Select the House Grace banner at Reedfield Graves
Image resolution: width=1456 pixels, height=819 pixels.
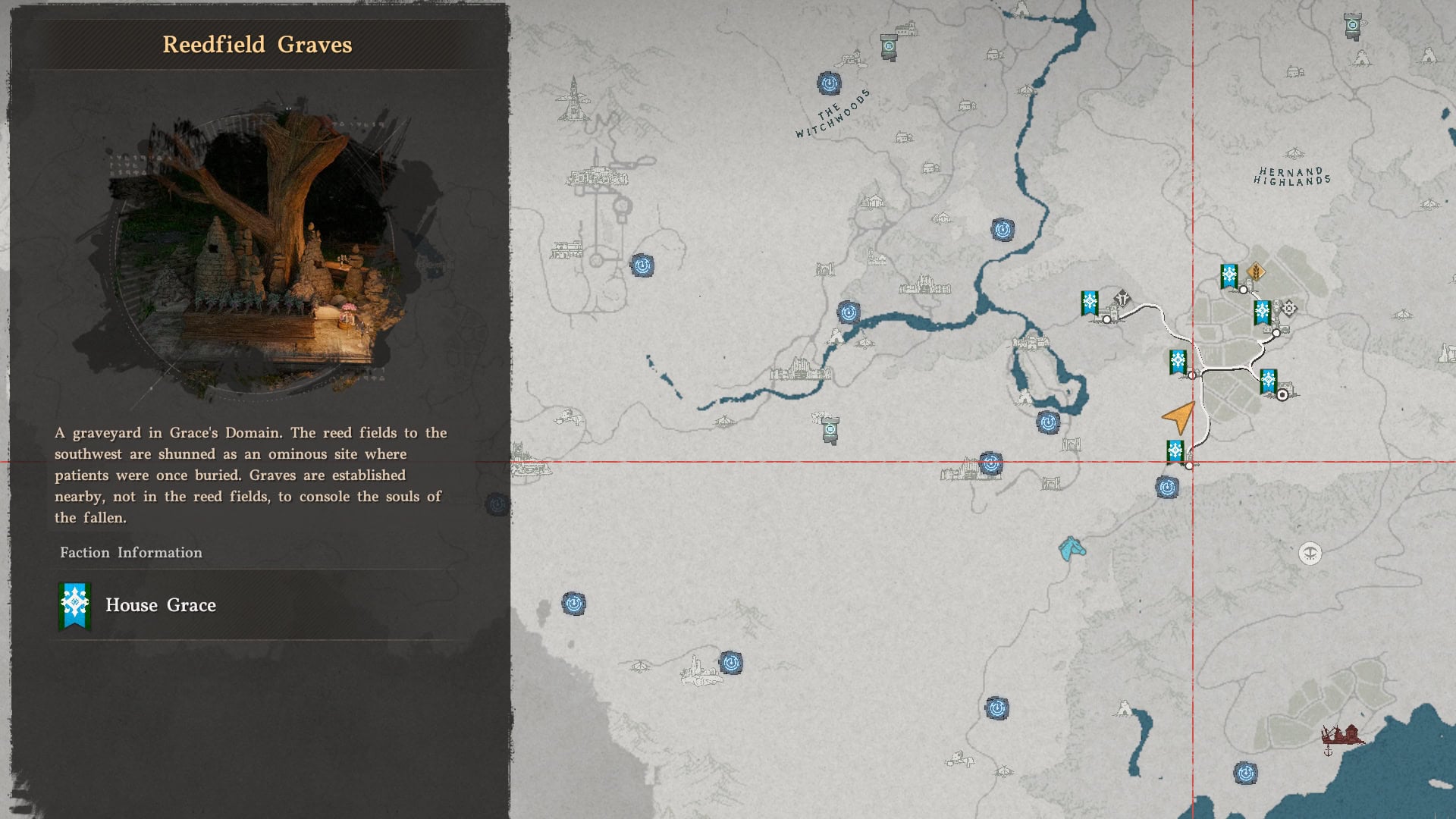point(1175,450)
